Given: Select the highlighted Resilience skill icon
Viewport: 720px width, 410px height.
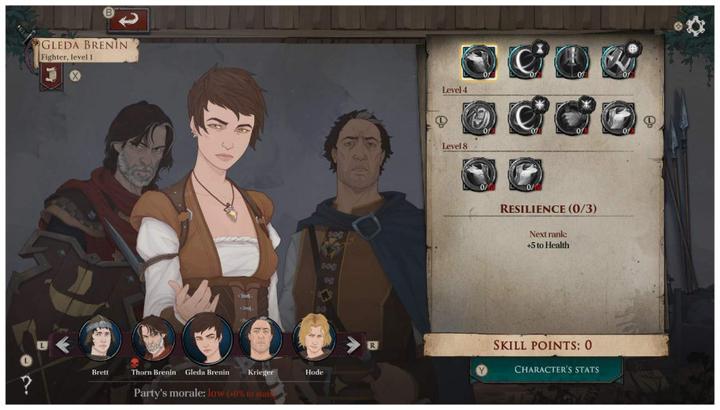Looking at the screenshot, I should [x=479, y=63].
